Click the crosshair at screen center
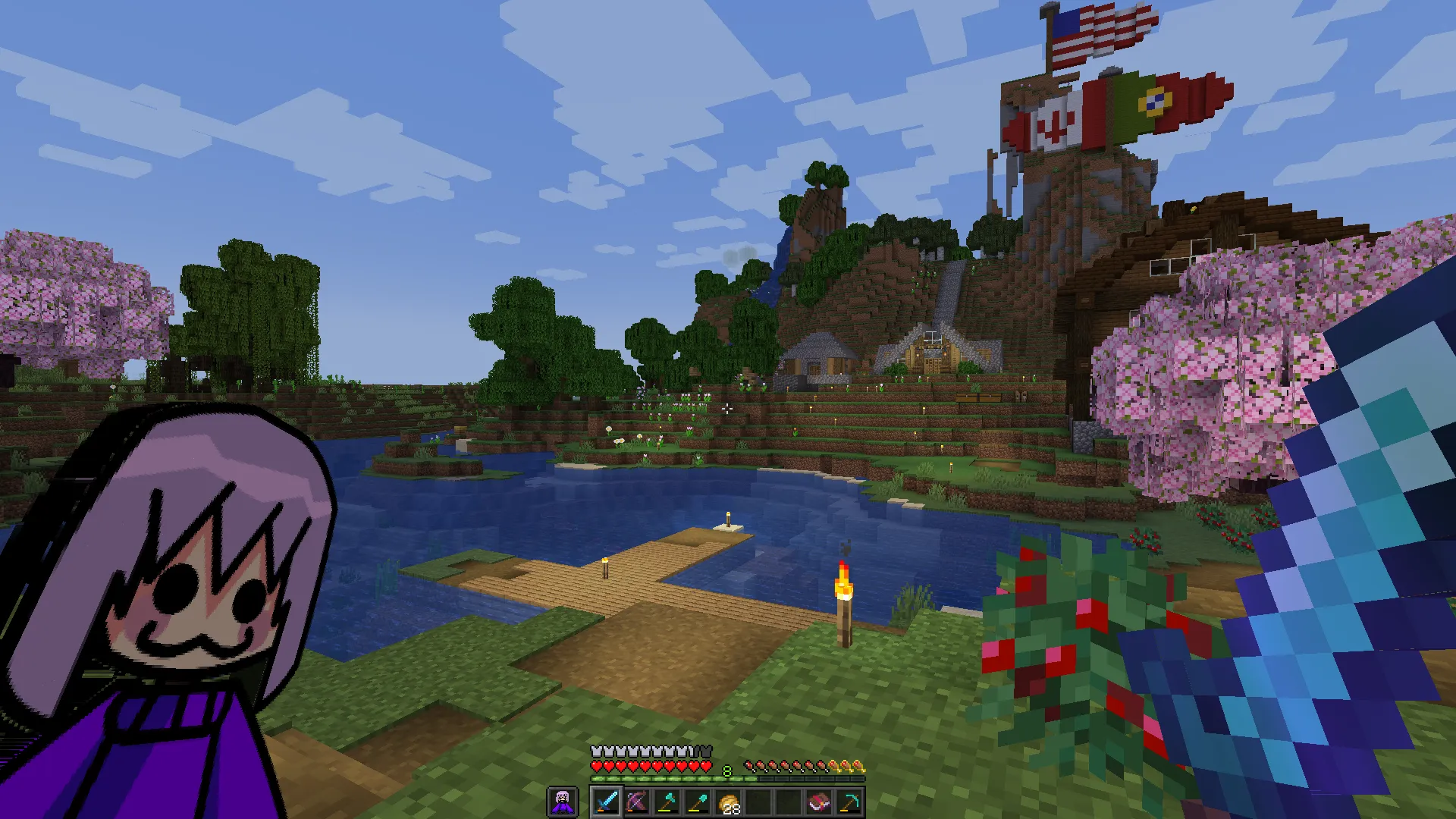This screenshot has width=1456, height=819. [728, 409]
